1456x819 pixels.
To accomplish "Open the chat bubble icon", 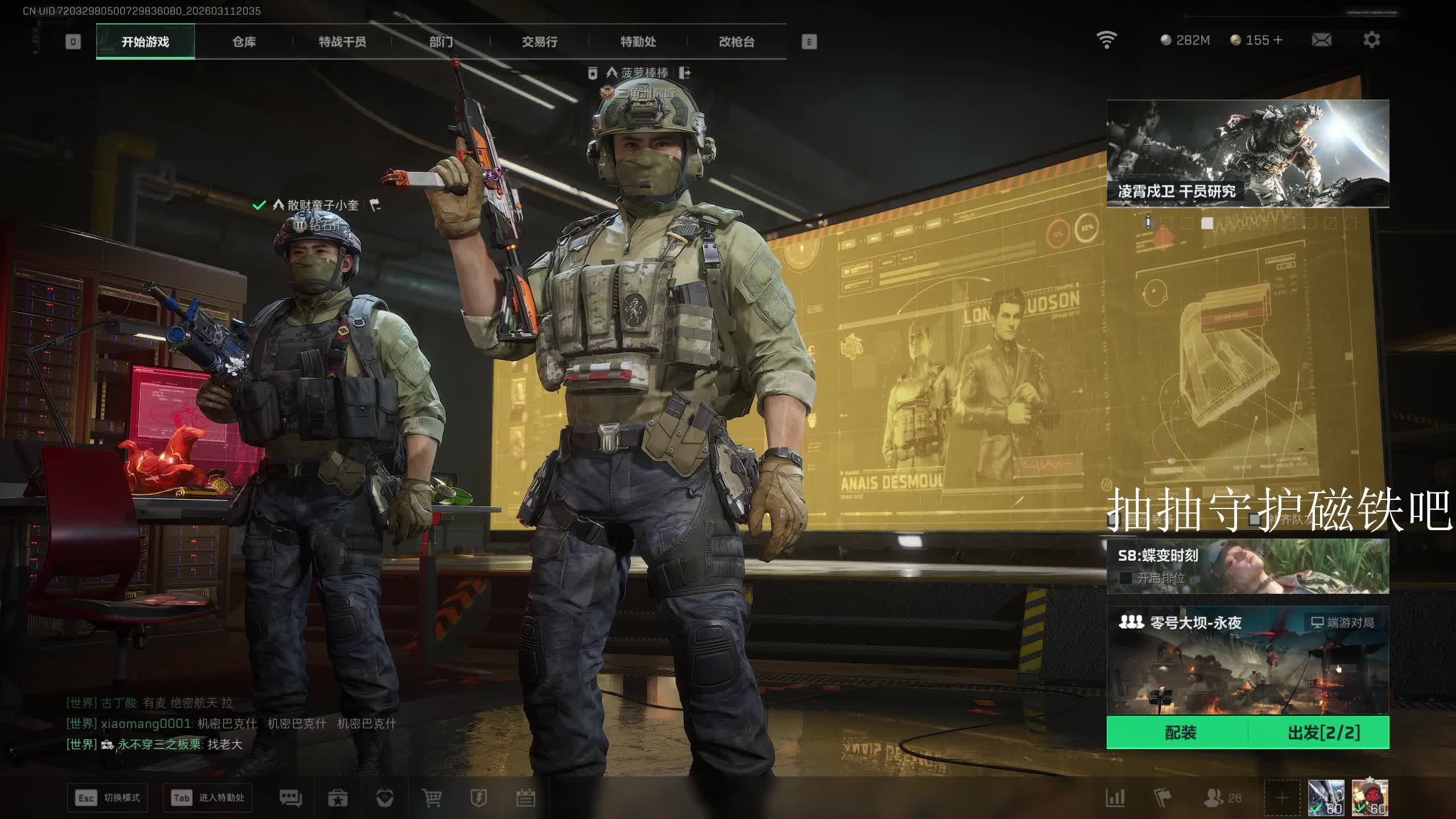I will pos(291,798).
